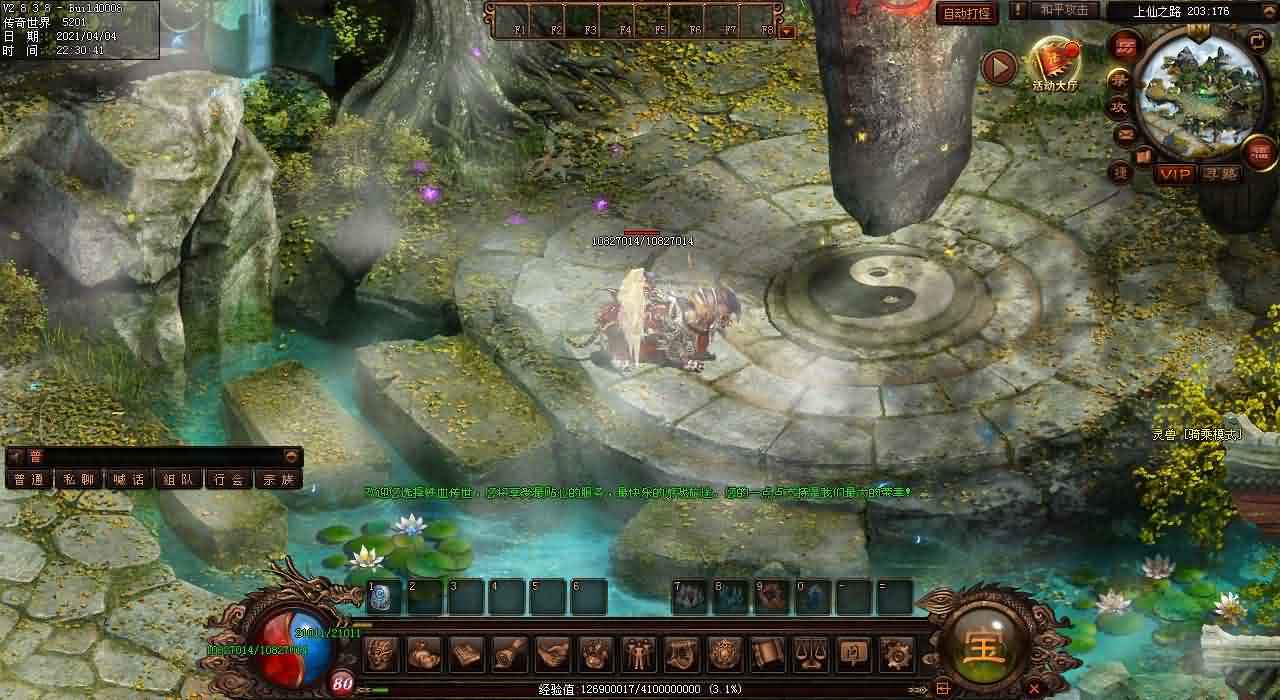Open the gear settings icon
This screenshot has width=1280, height=700.
click(895, 654)
